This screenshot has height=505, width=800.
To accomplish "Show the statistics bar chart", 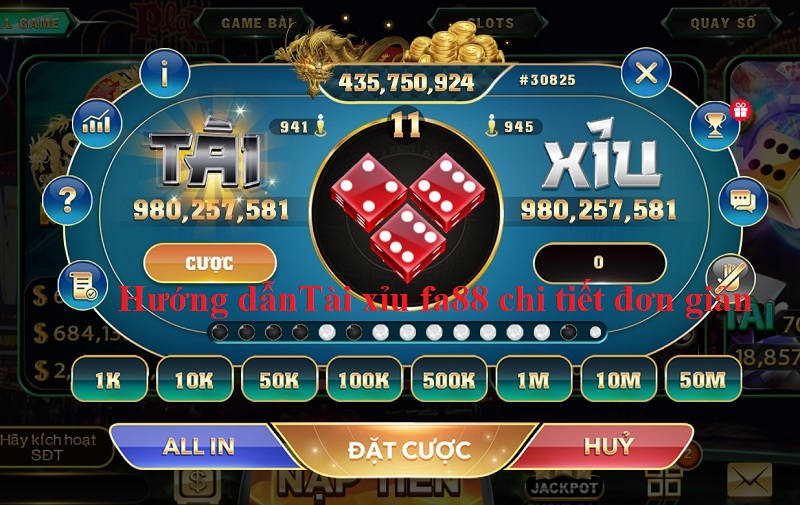I will tap(98, 123).
